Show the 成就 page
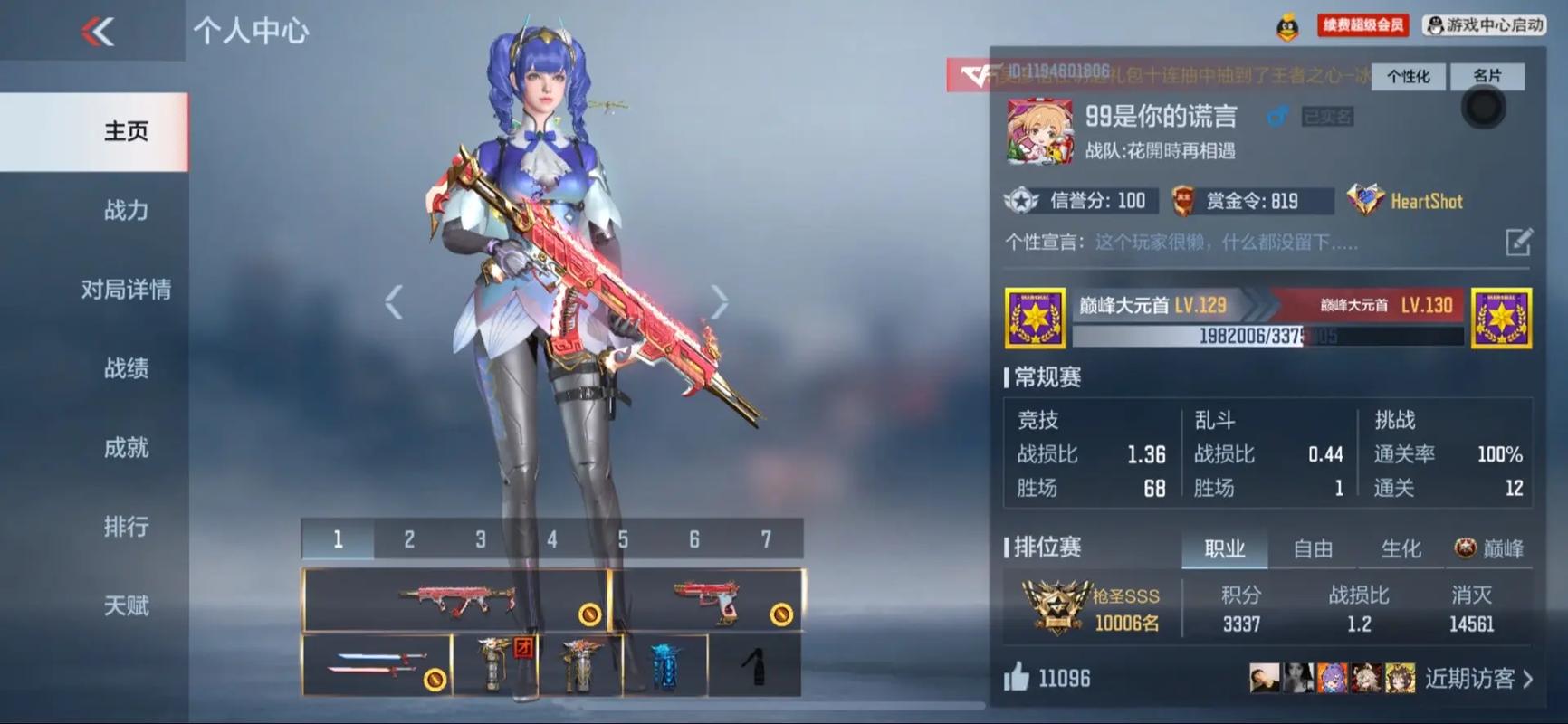1568x724 pixels. click(x=126, y=448)
